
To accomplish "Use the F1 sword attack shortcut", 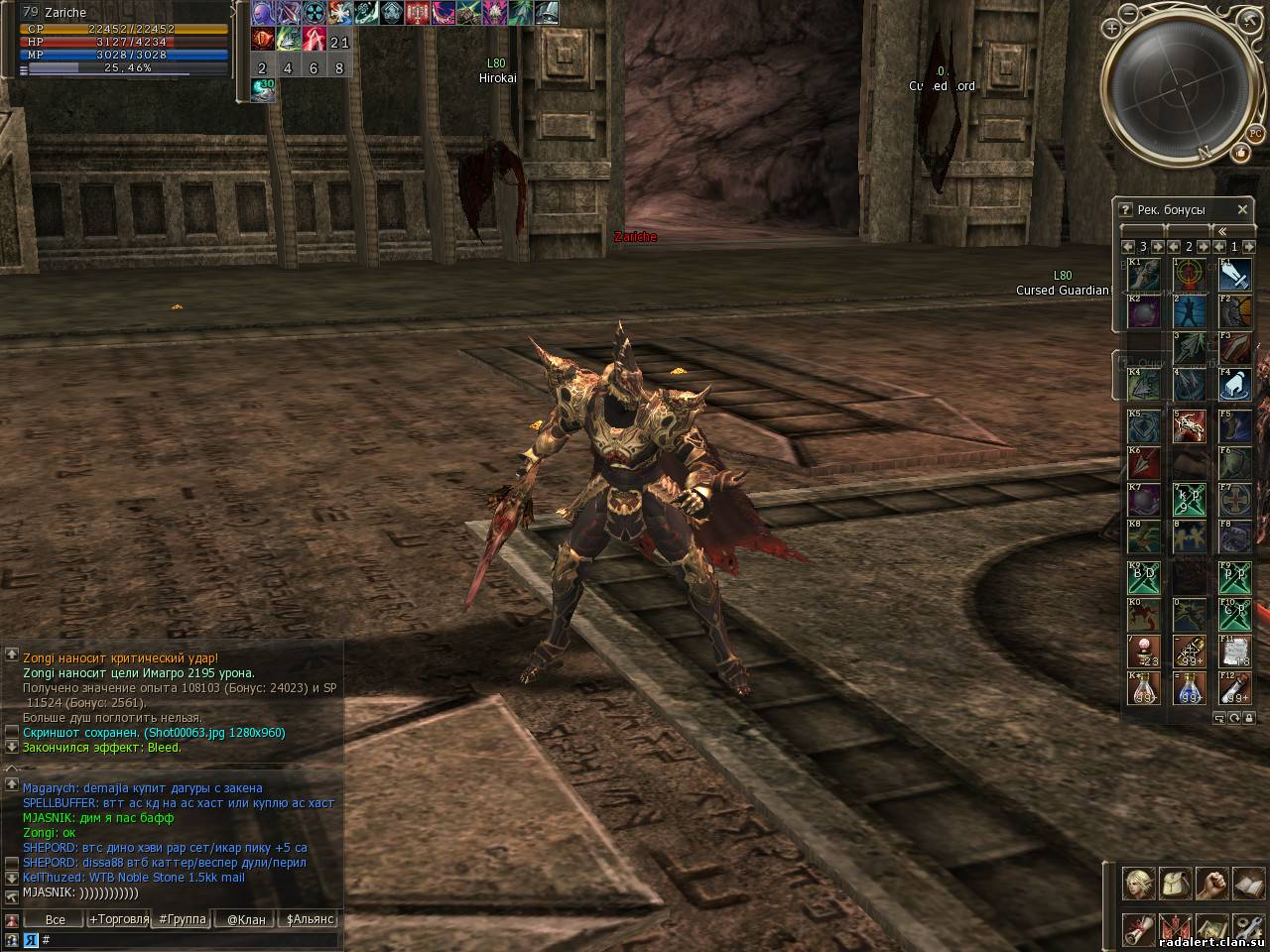I will pyautogui.click(x=1235, y=275).
